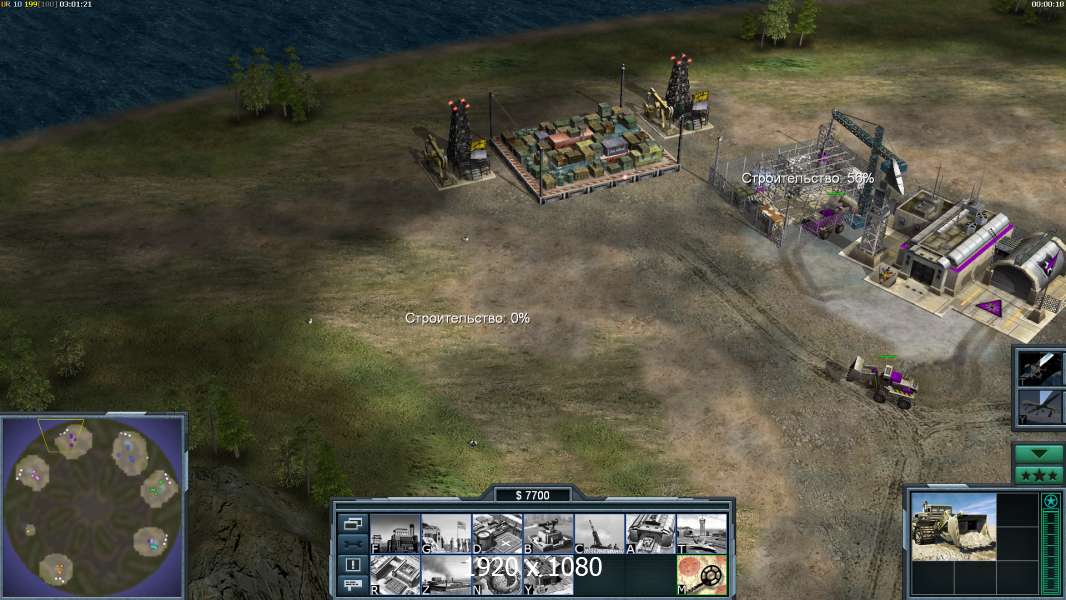
Task: Select the airfield icon with control tower
Action: pos(701,534)
